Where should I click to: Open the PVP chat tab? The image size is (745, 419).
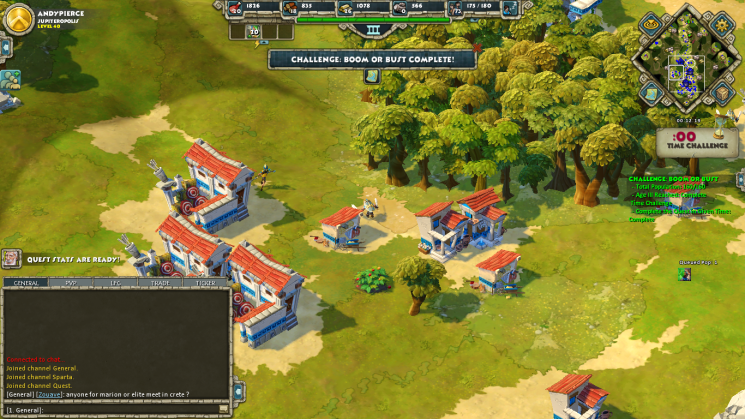(71, 283)
